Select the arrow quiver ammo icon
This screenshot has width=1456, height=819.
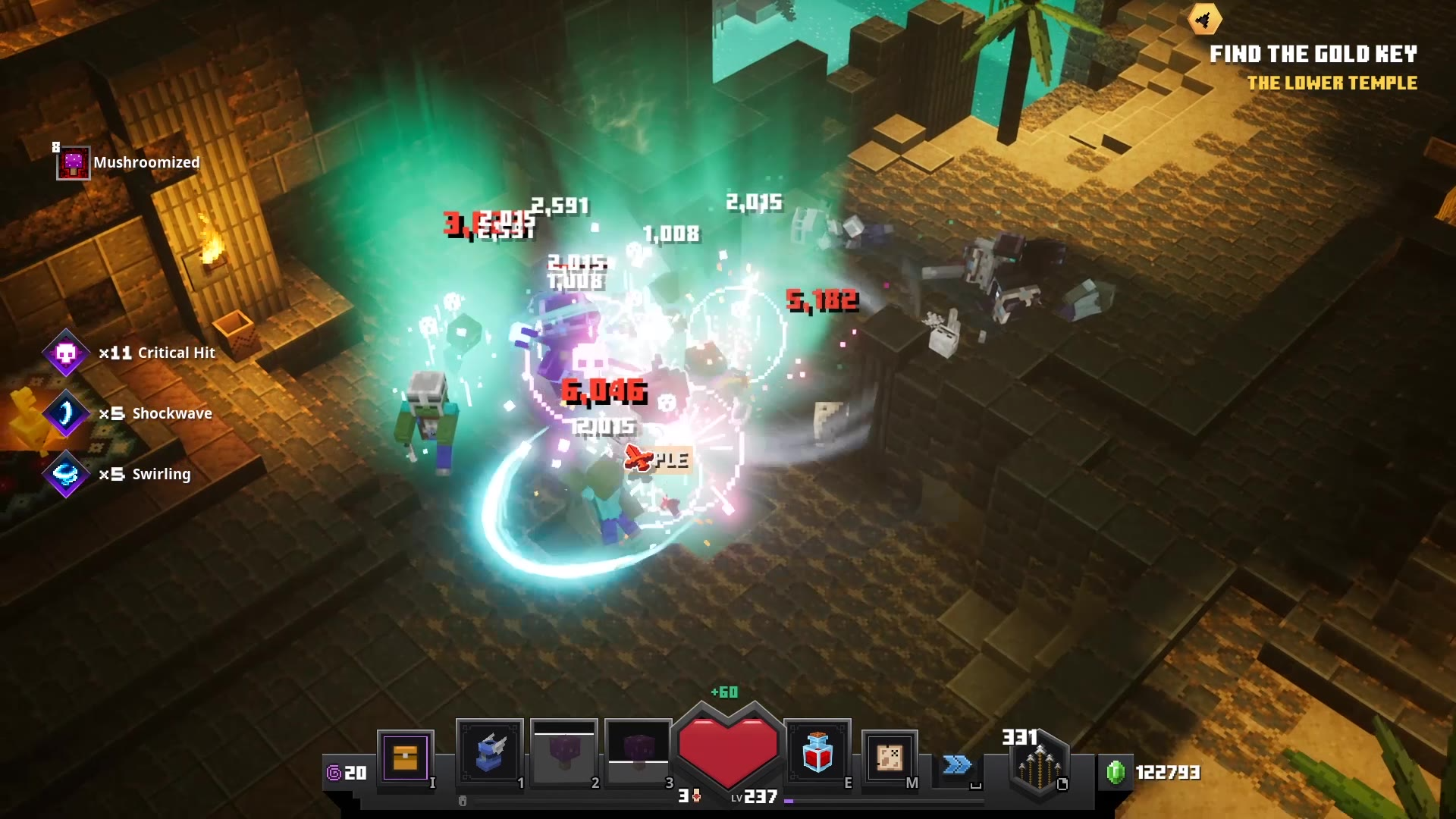1039,766
